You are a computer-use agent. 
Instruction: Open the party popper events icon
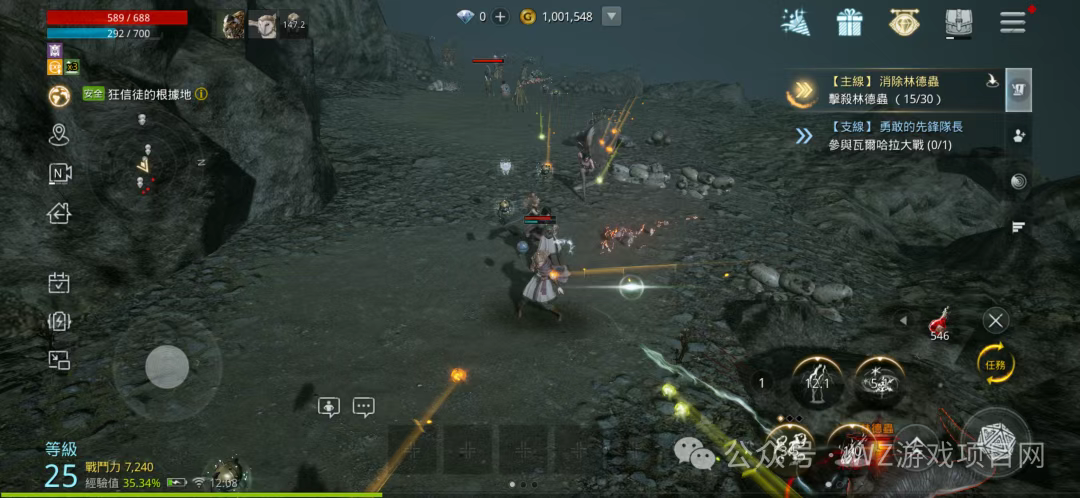pos(796,21)
